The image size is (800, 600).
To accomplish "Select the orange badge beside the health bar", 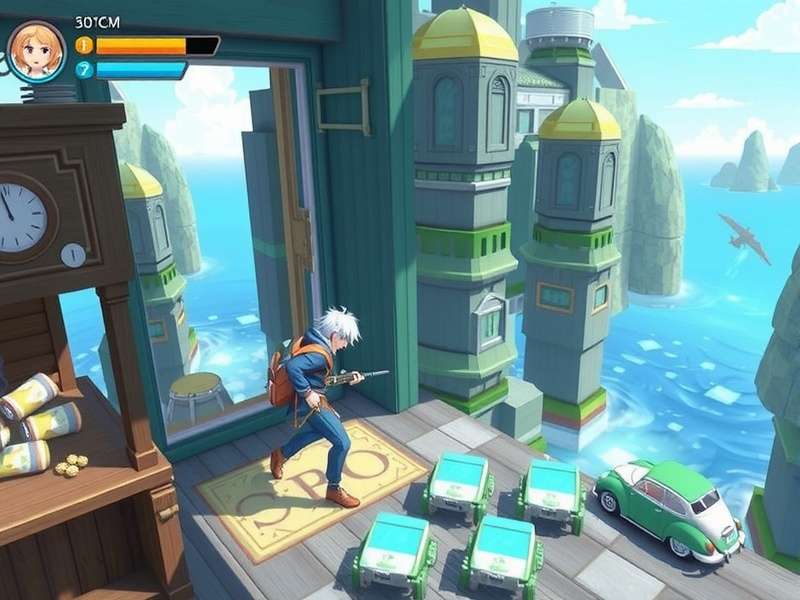I will pyautogui.click(x=84, y=45).
